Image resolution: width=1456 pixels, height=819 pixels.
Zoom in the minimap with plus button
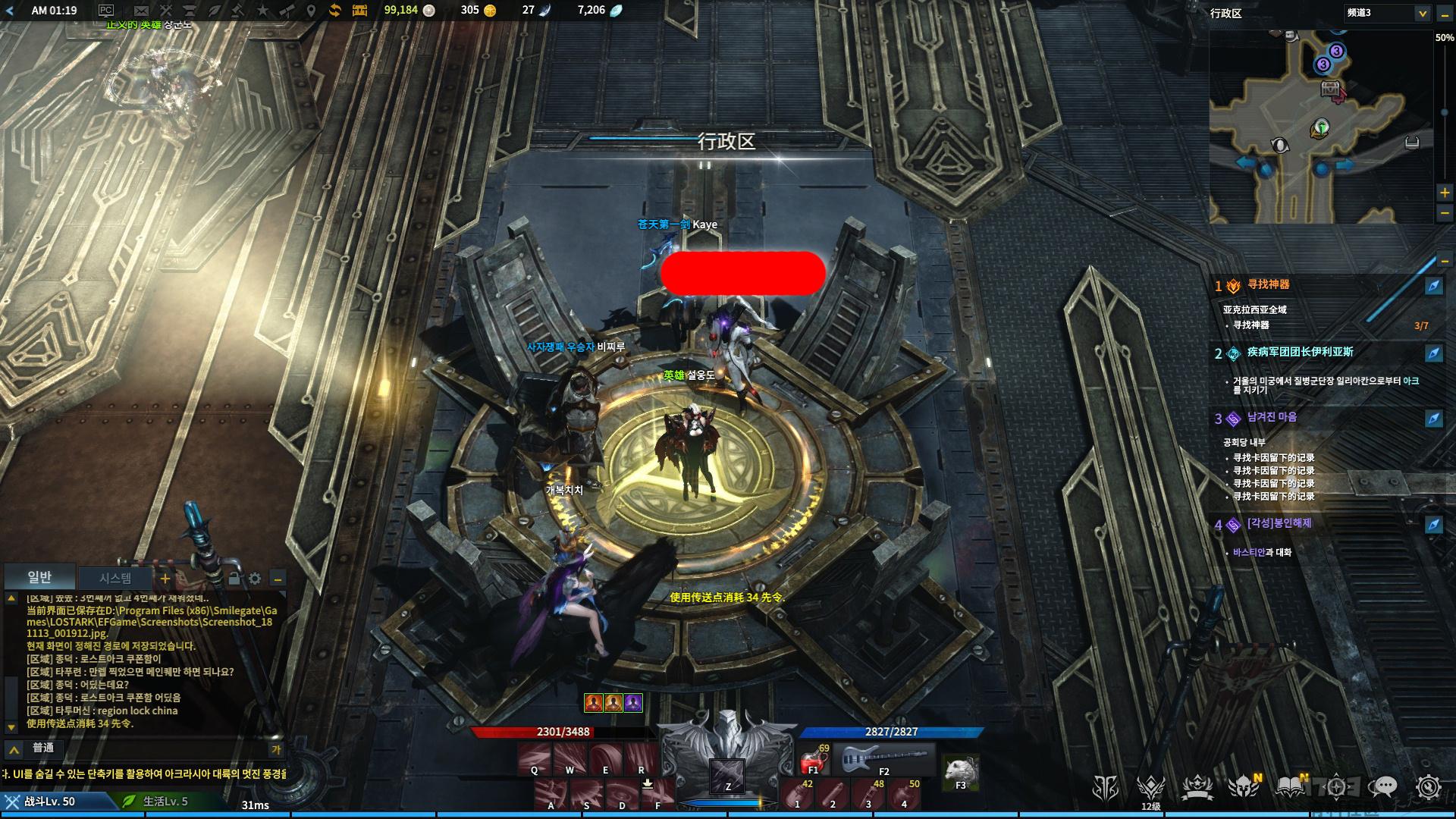point(1445,193)
